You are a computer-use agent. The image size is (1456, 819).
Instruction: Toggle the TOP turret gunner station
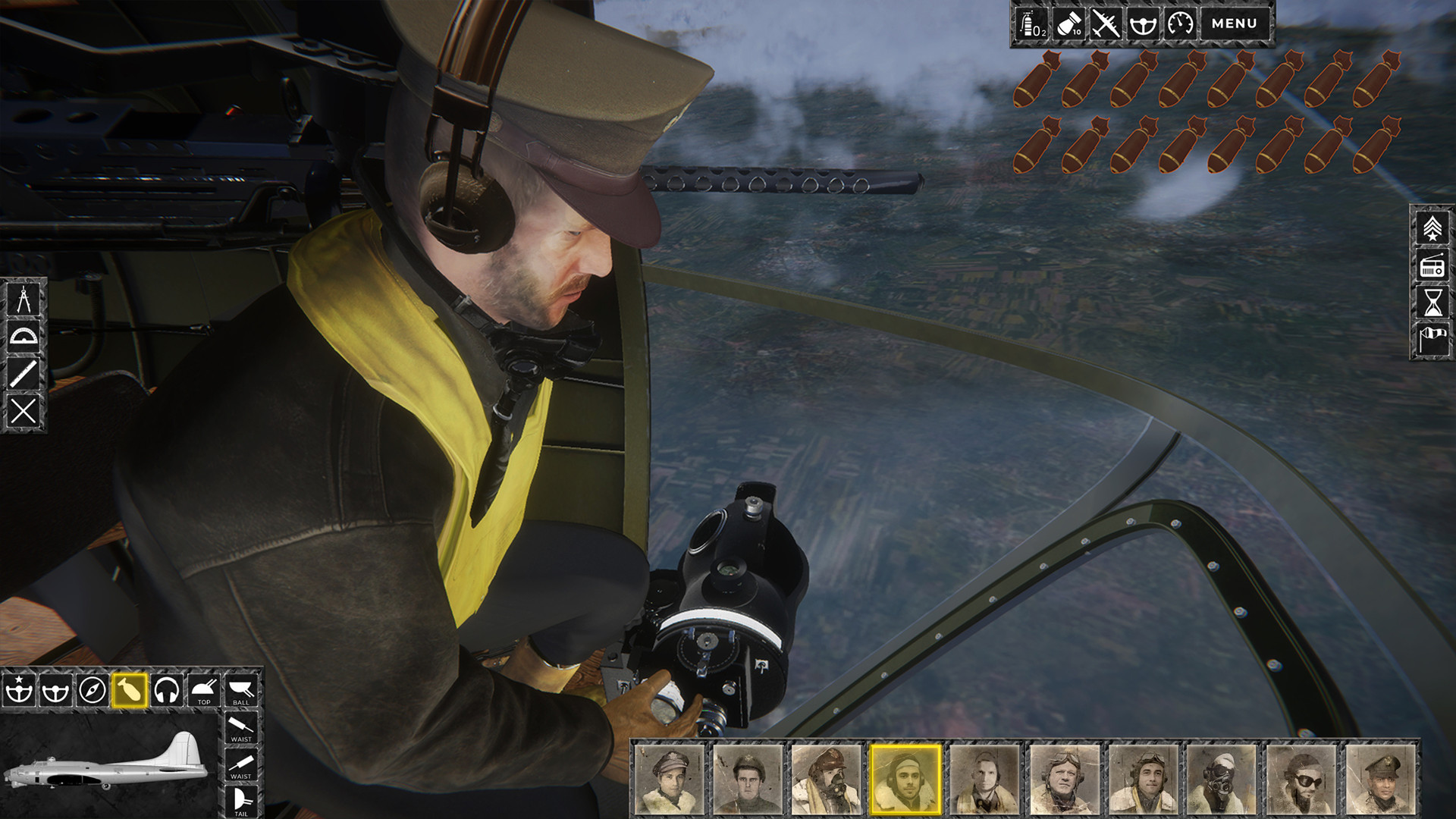coord(202,692)
